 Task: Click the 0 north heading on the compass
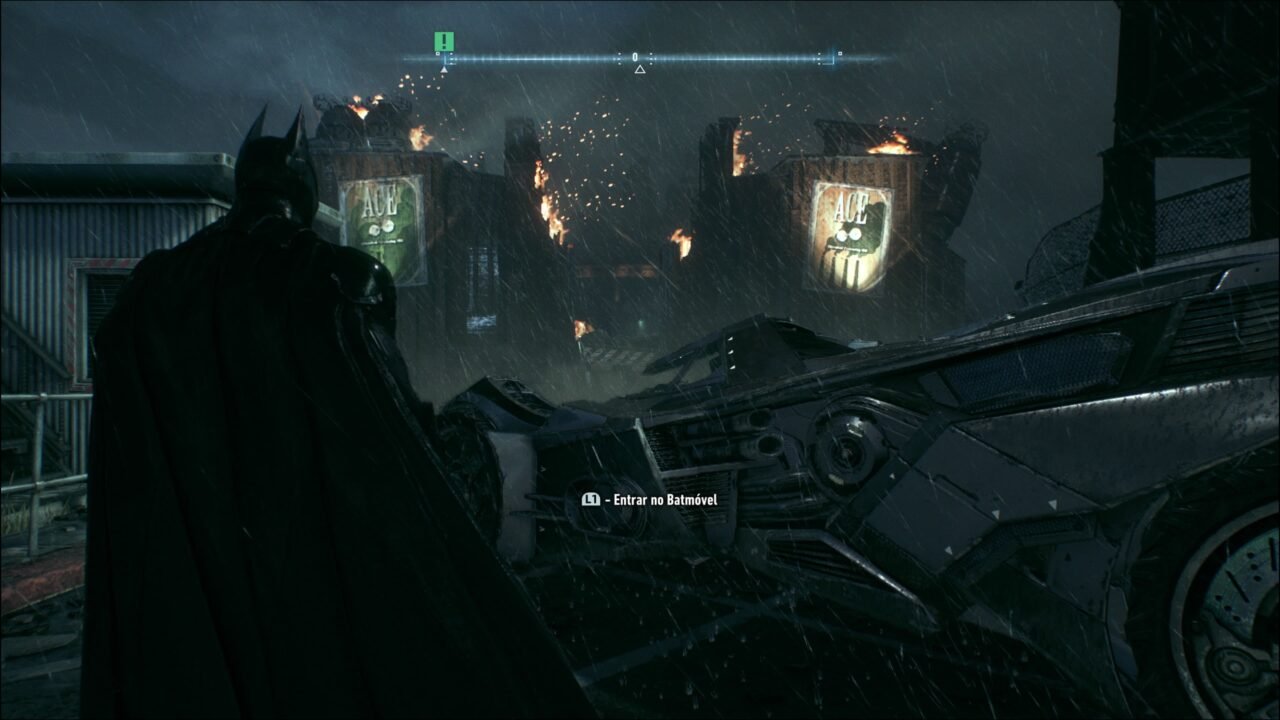point(635,55)
